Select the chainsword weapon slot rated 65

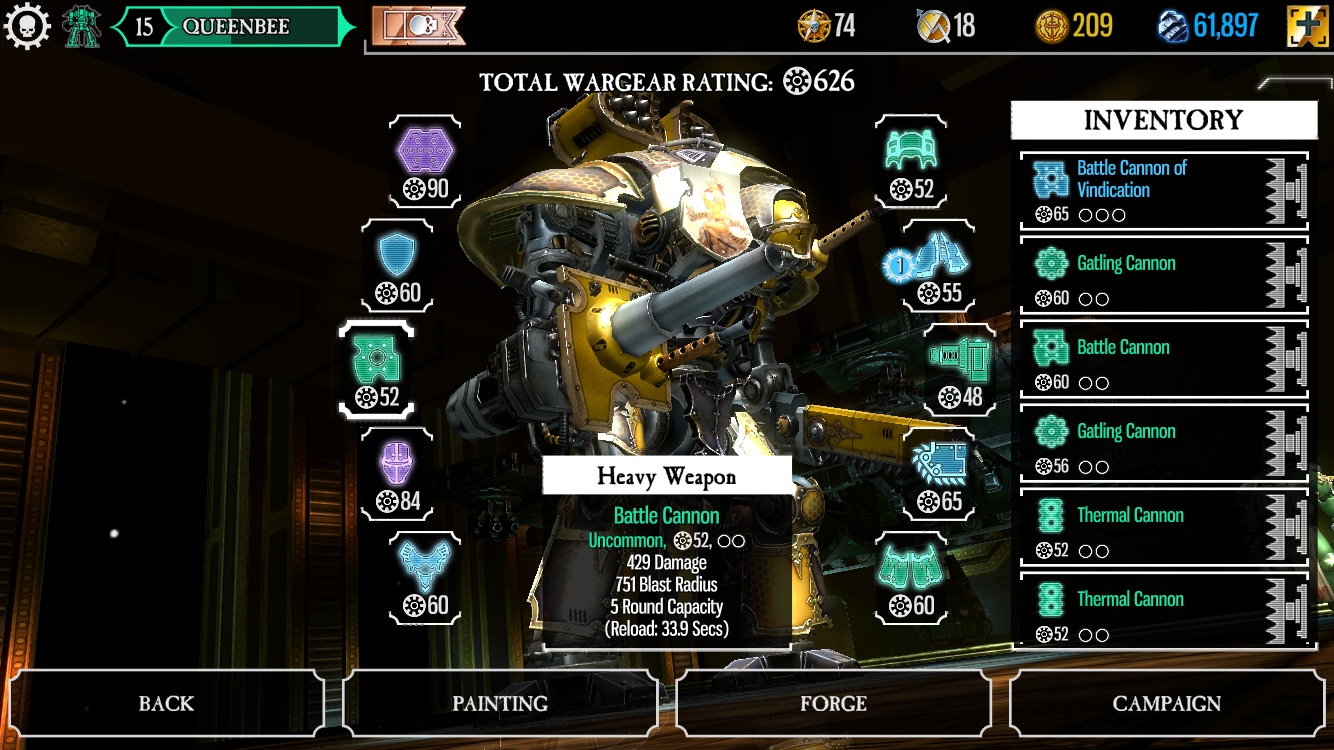940,475
